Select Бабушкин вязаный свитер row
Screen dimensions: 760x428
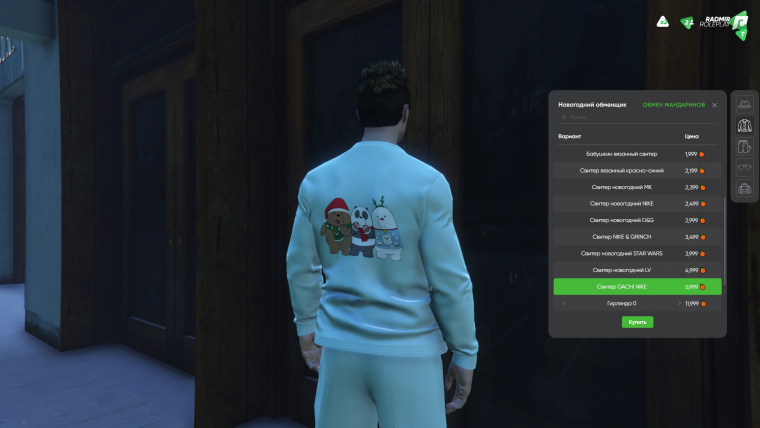[x=636, y=154]
